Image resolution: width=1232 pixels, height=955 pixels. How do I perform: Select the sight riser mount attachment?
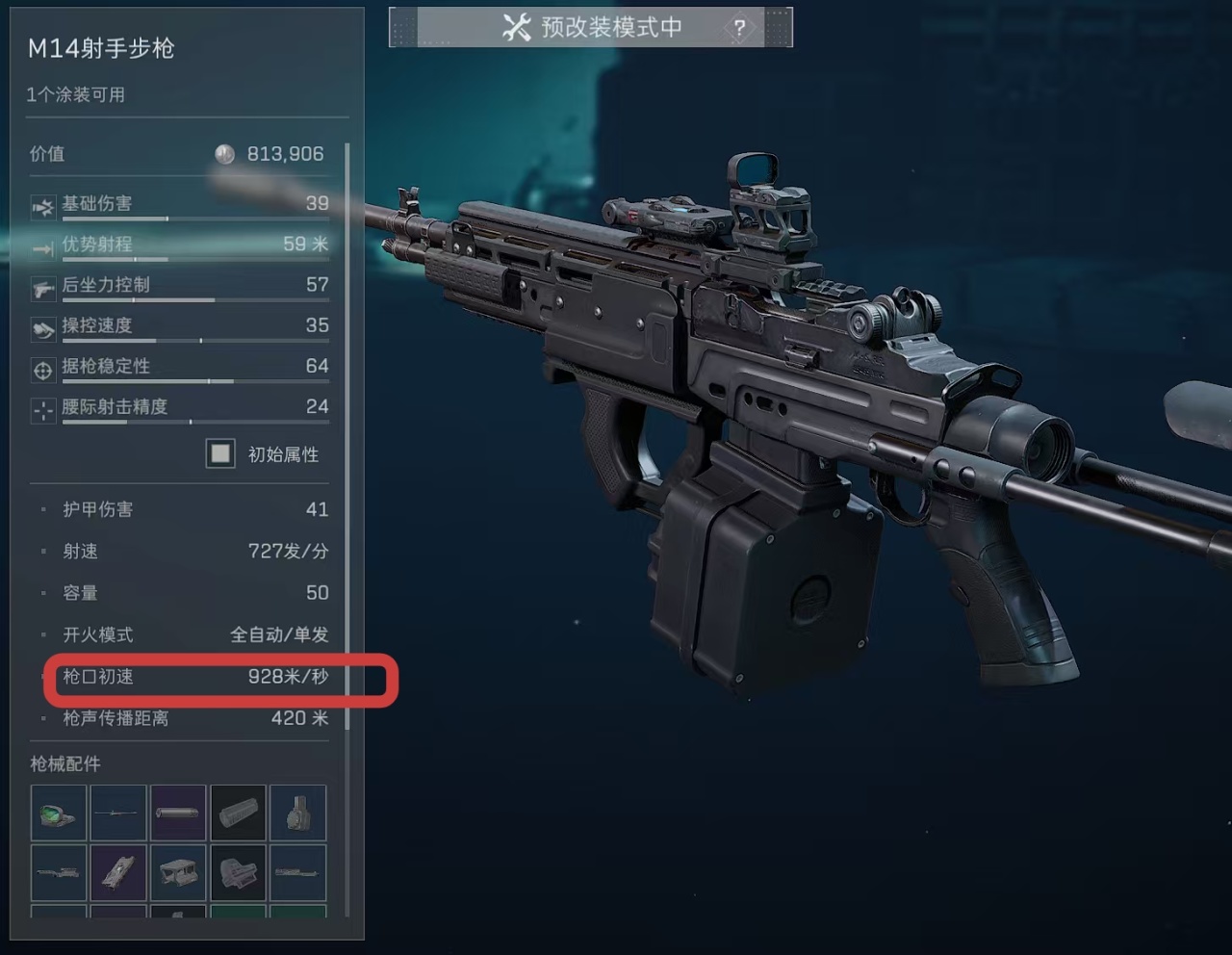(x=178, y=873)
